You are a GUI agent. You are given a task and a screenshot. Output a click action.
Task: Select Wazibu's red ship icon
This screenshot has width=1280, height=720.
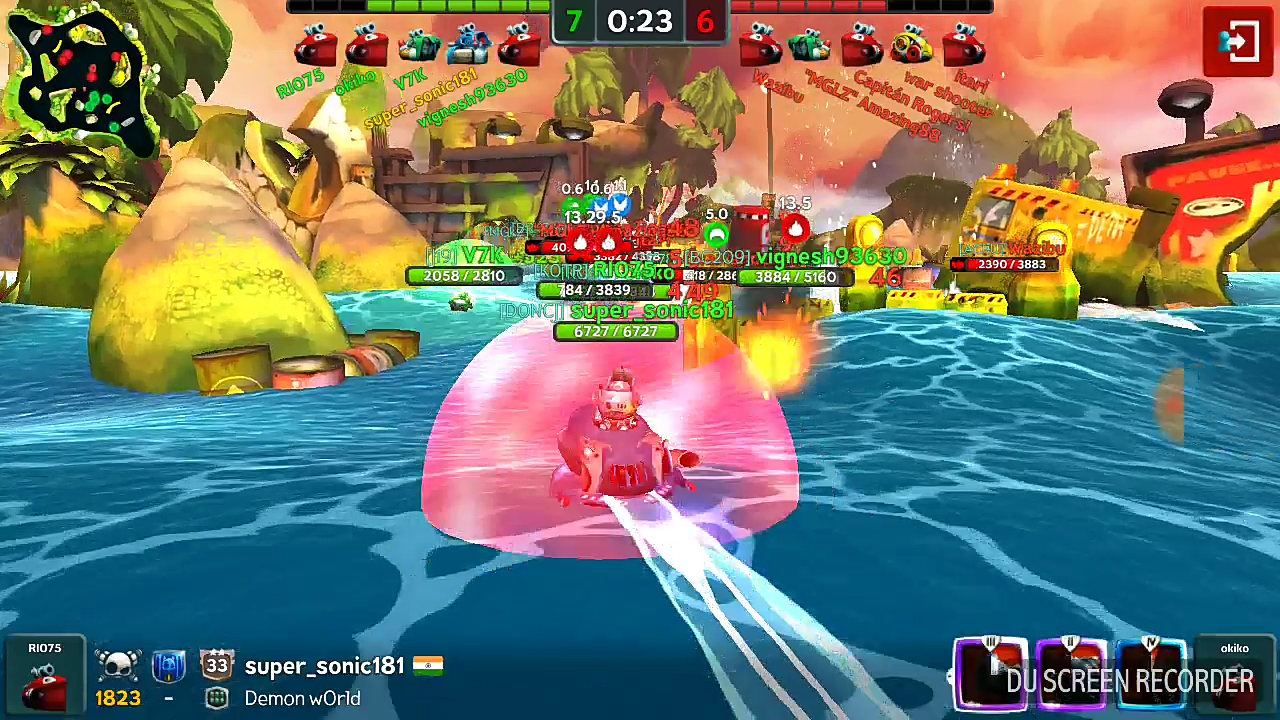click(760, 45)
